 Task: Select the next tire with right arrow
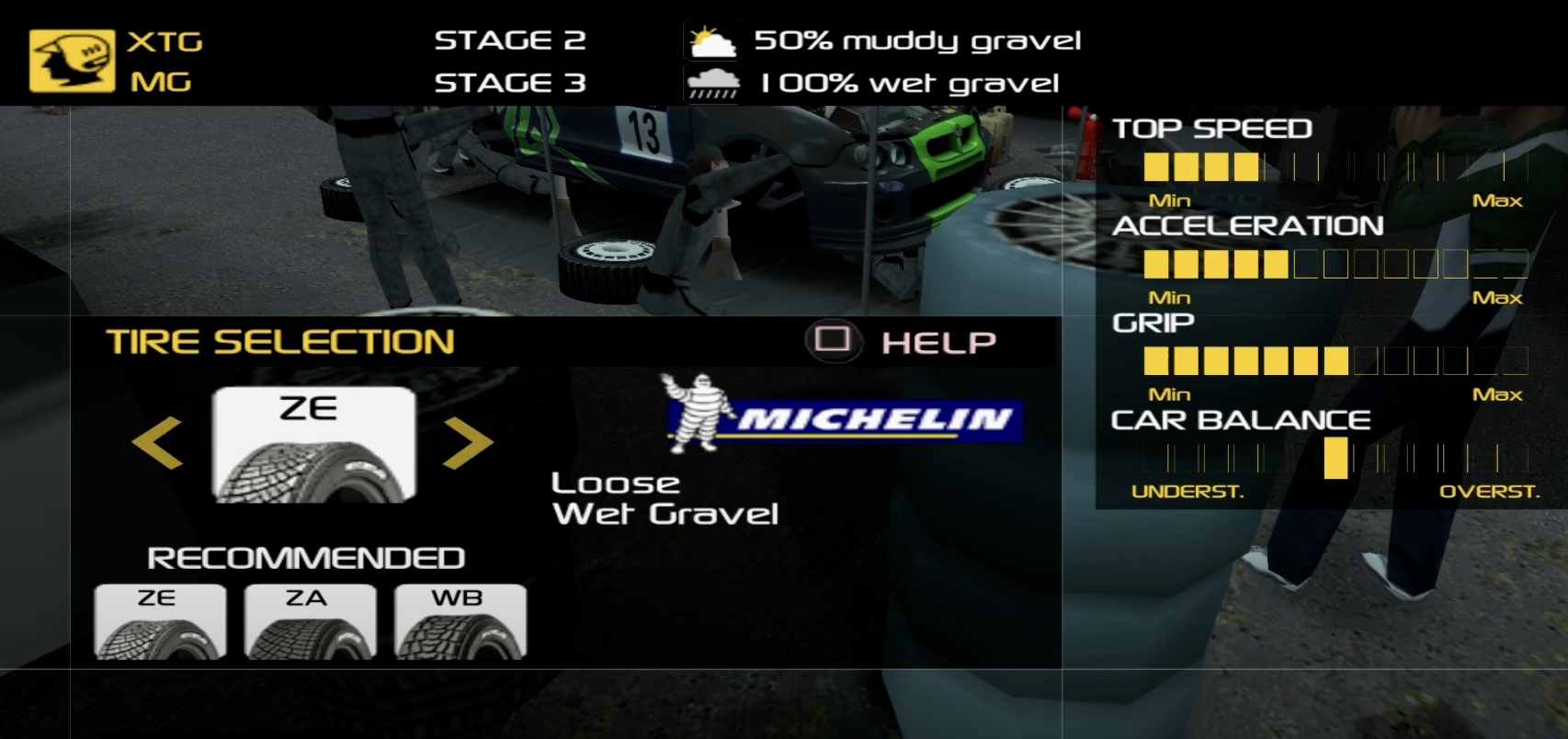468,442
